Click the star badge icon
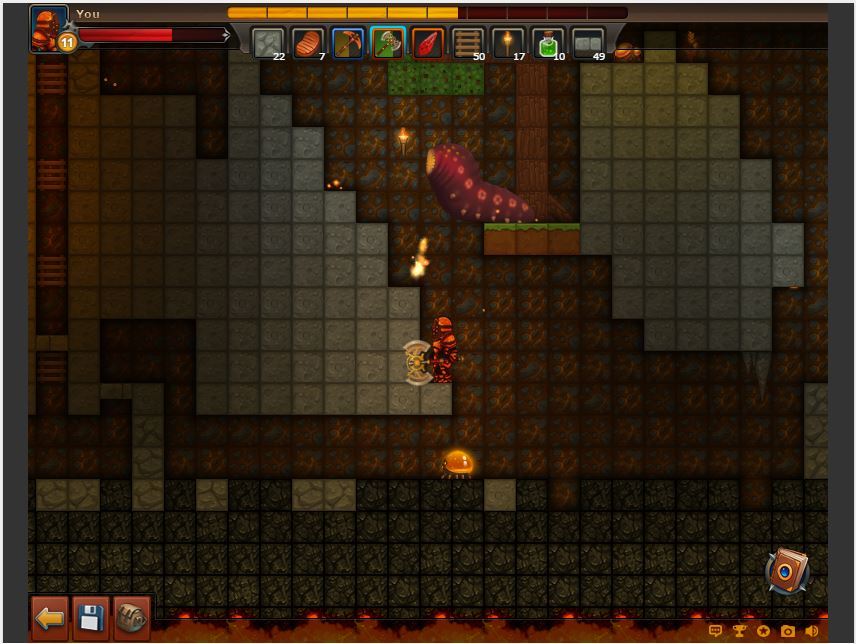 [x=764, y=631]
